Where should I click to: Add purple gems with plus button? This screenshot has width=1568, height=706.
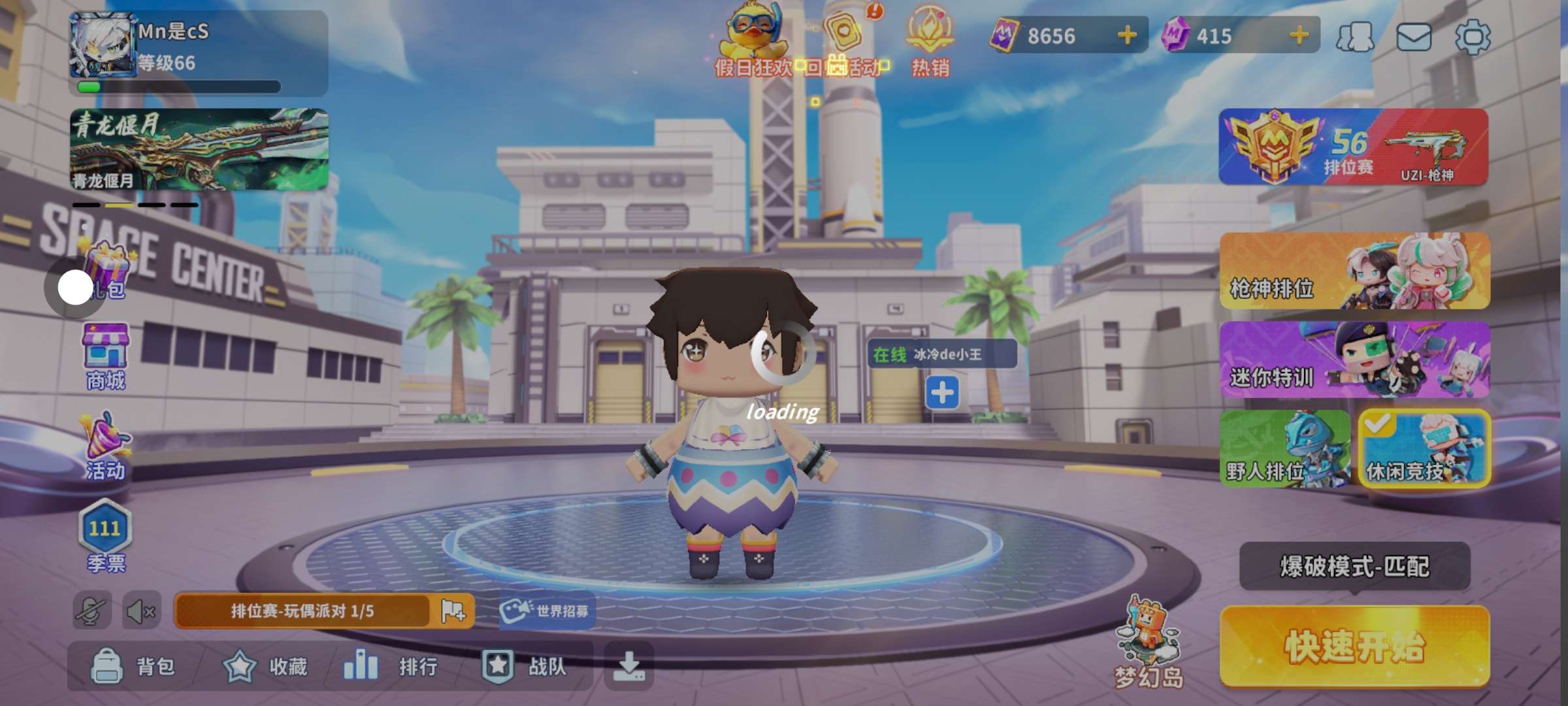click(x=1299, y=35)
